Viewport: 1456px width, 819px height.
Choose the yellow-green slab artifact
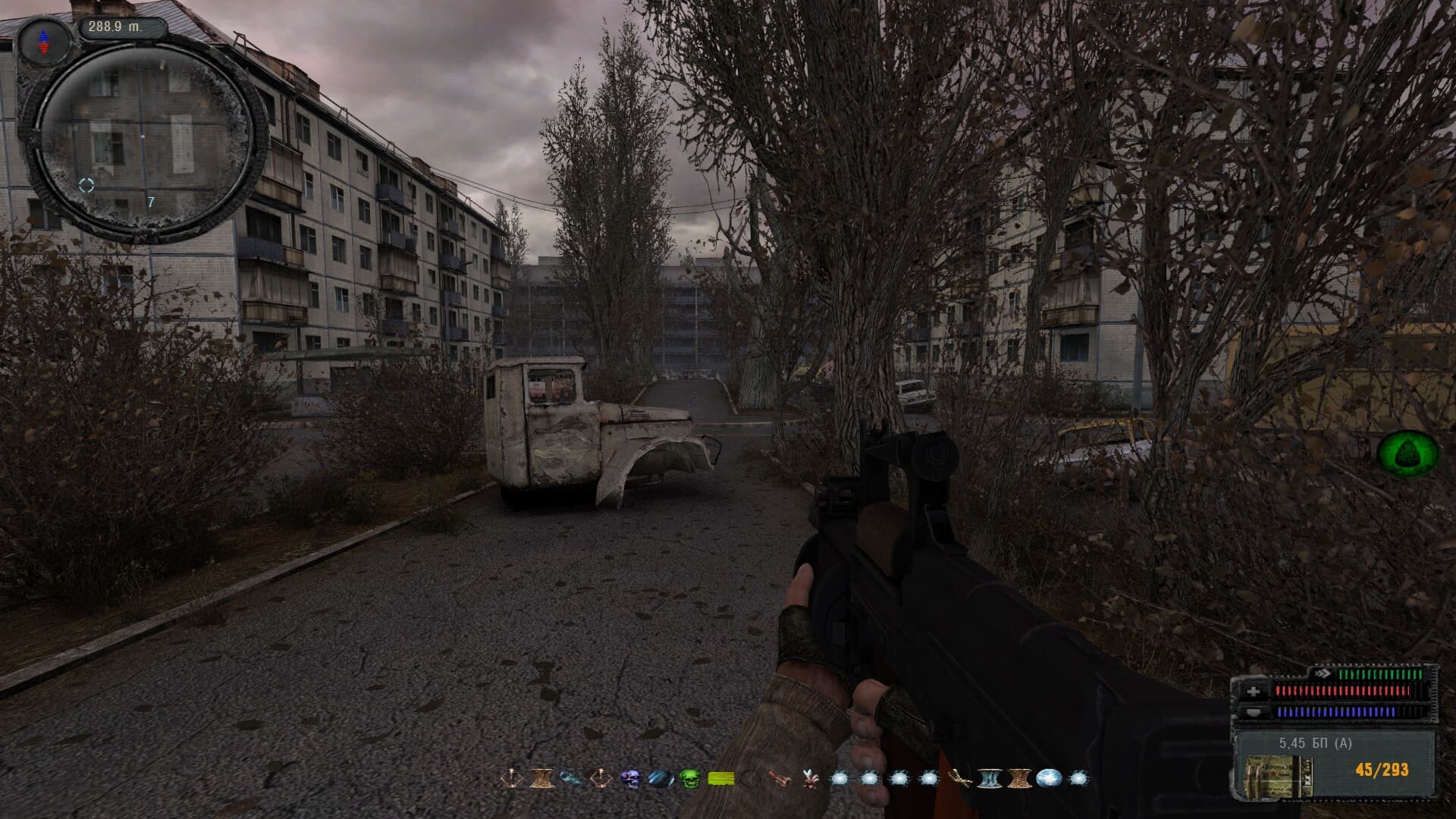coord(720,778)
